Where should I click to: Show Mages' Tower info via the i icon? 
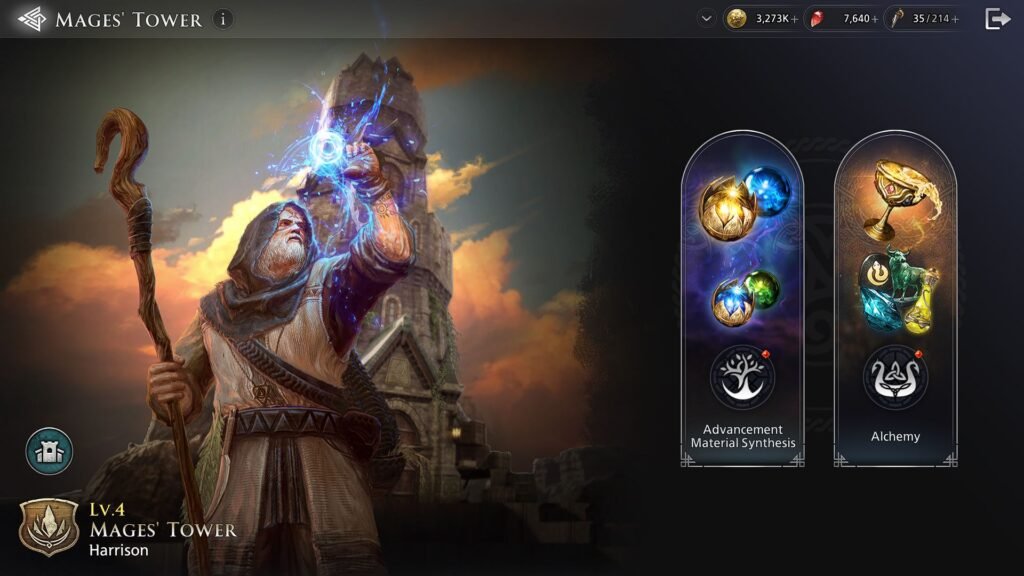(224, 19)
